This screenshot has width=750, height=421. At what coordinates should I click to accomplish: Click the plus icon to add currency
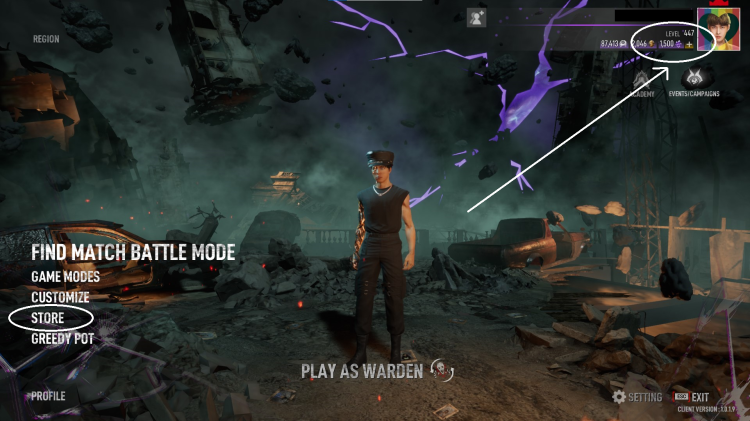[x=689, y=45]
